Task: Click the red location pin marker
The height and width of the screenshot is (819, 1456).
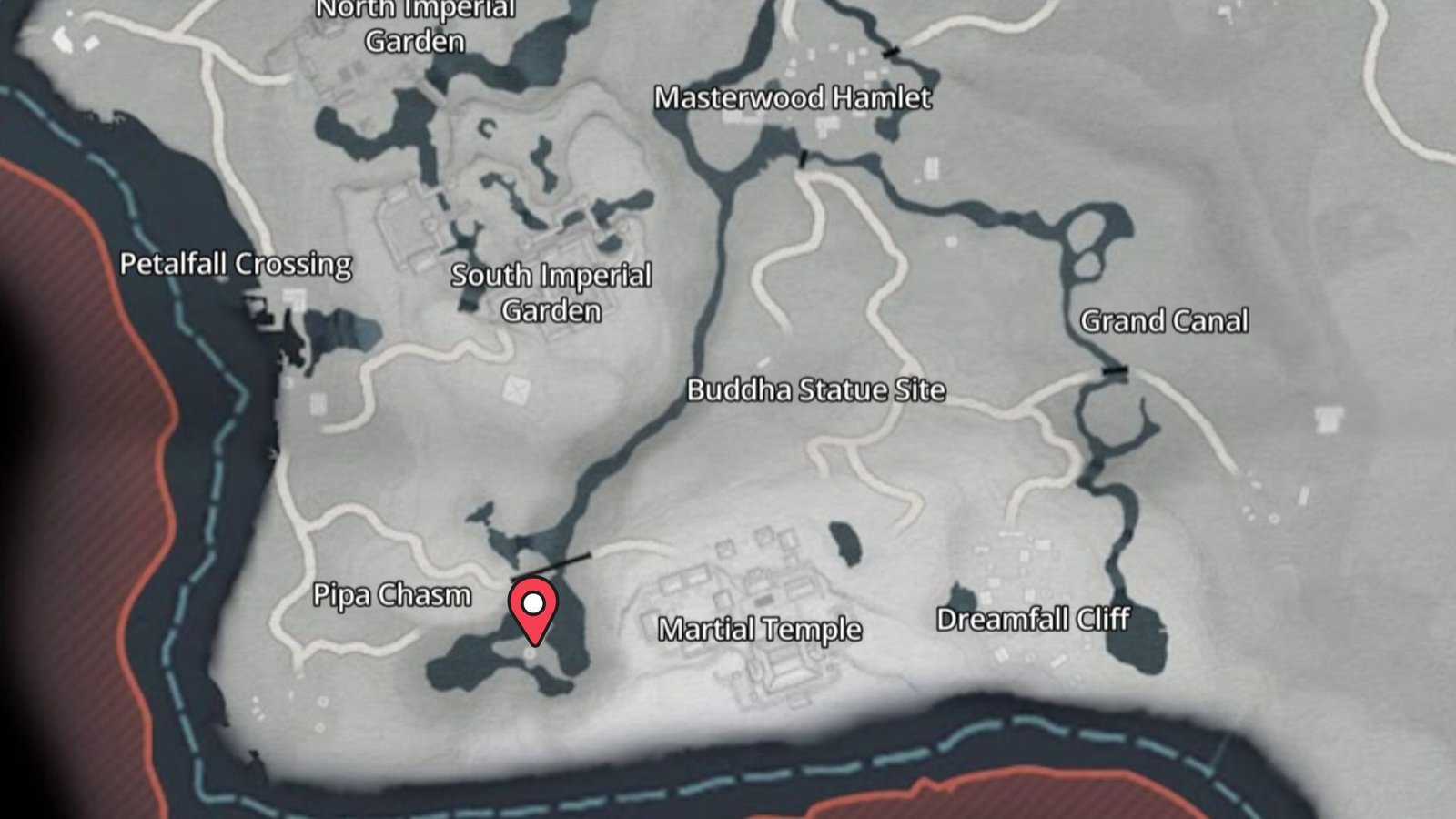Action: click(x=533, y=610)
